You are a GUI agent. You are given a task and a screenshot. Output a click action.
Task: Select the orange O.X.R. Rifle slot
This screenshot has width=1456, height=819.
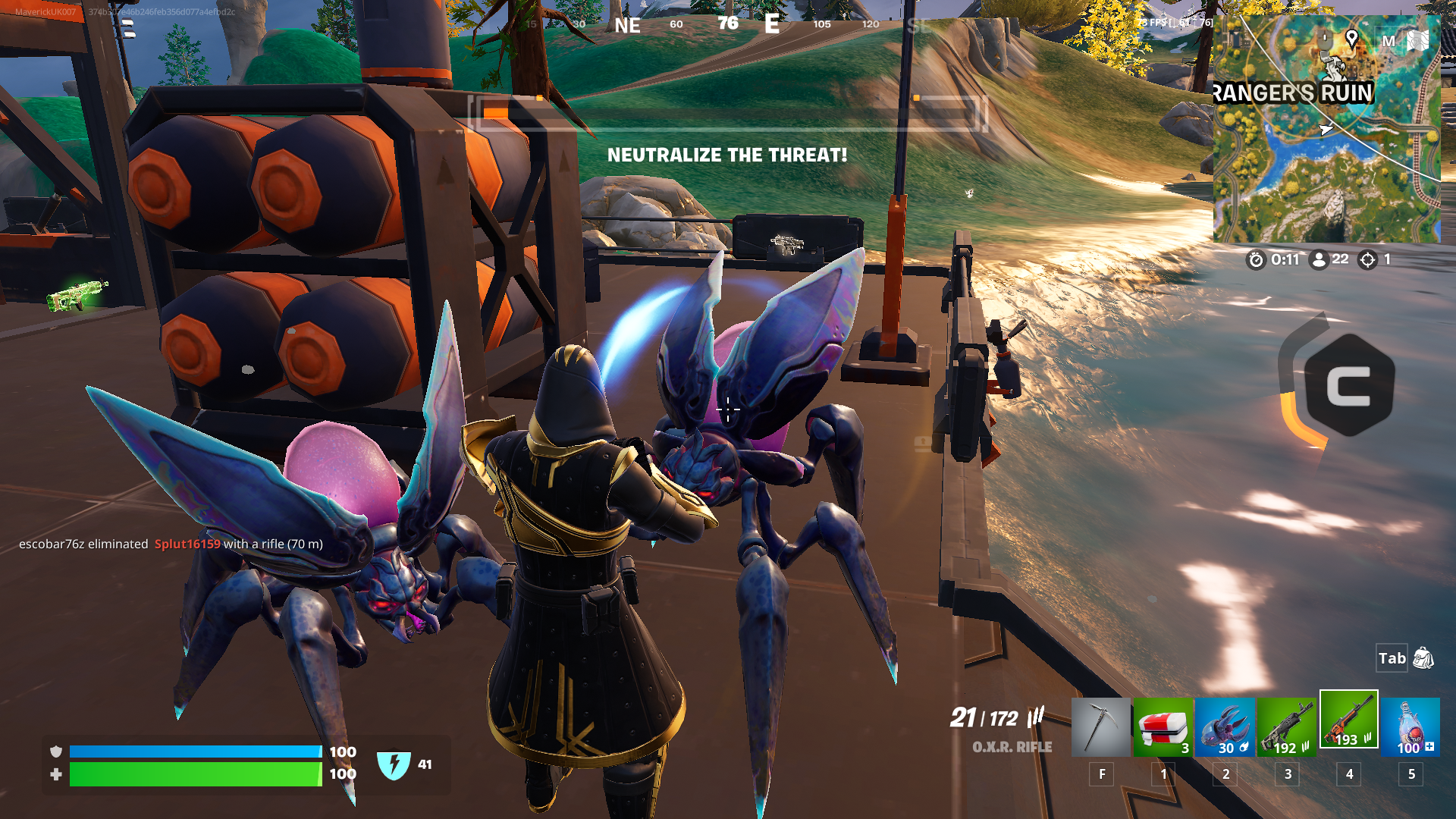(x=1348, y=720)
